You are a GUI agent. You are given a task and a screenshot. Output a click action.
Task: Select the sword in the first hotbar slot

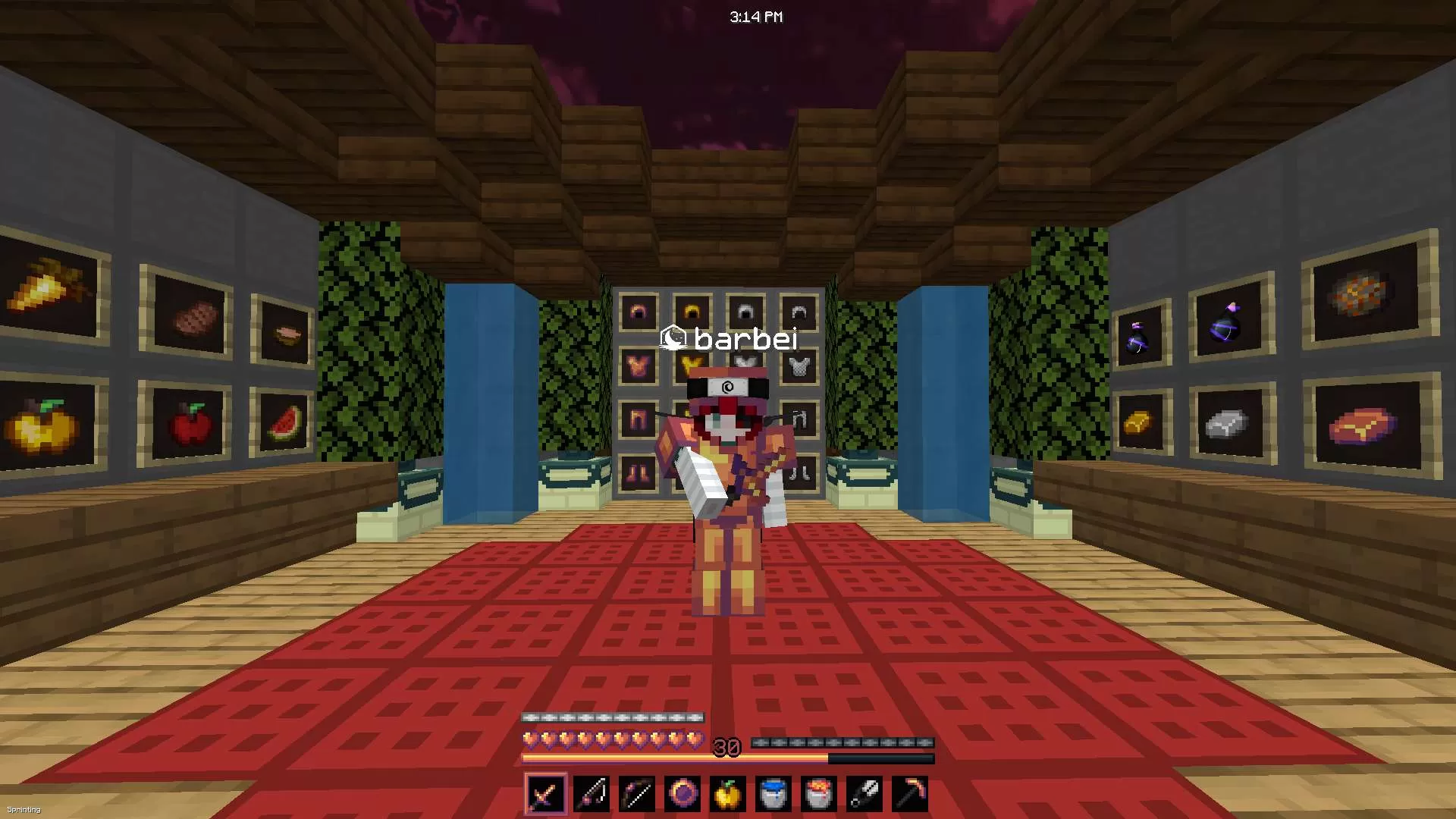point(545,793)
